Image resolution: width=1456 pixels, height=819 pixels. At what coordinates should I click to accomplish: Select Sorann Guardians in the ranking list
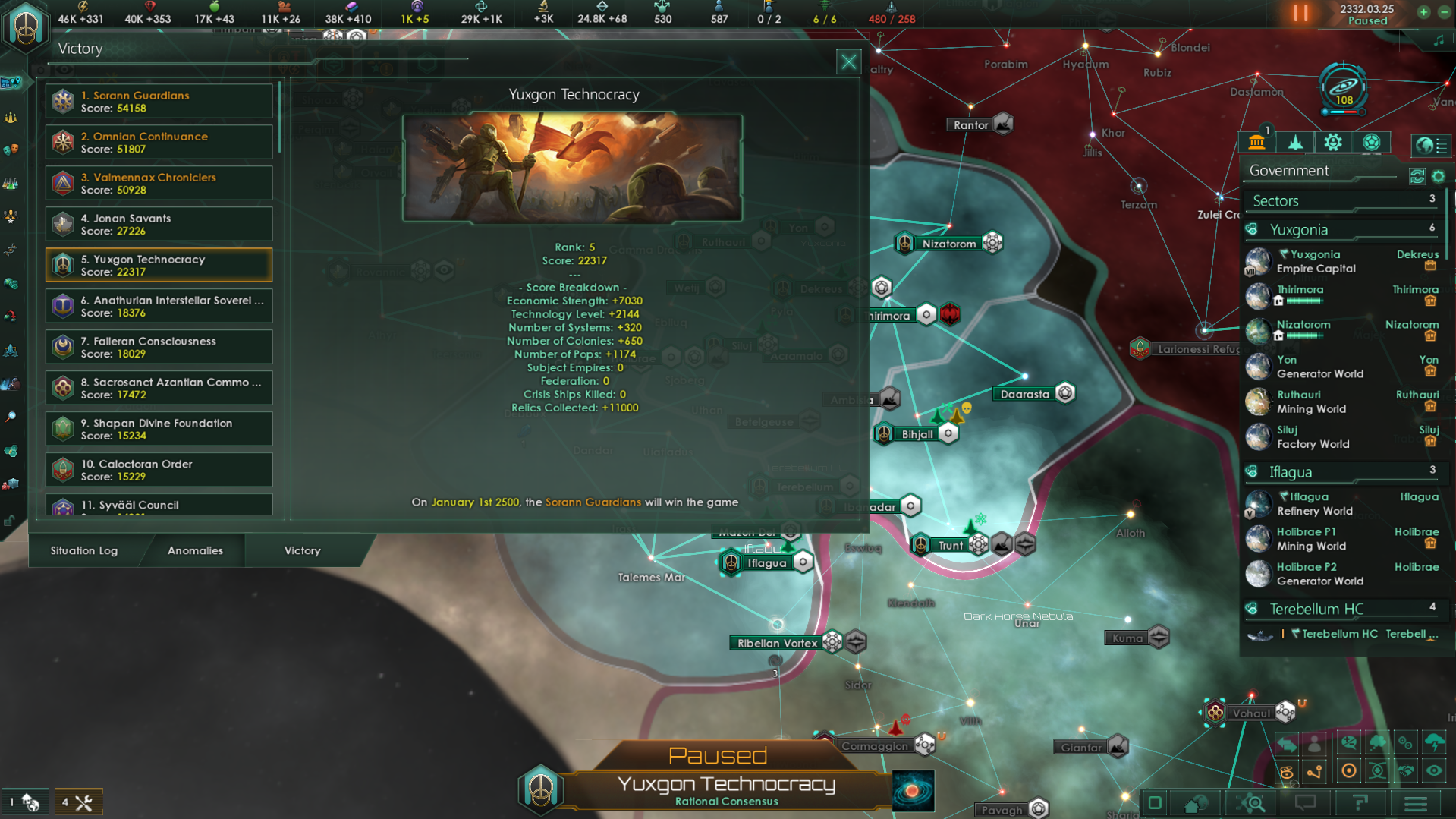click(159, 102)
